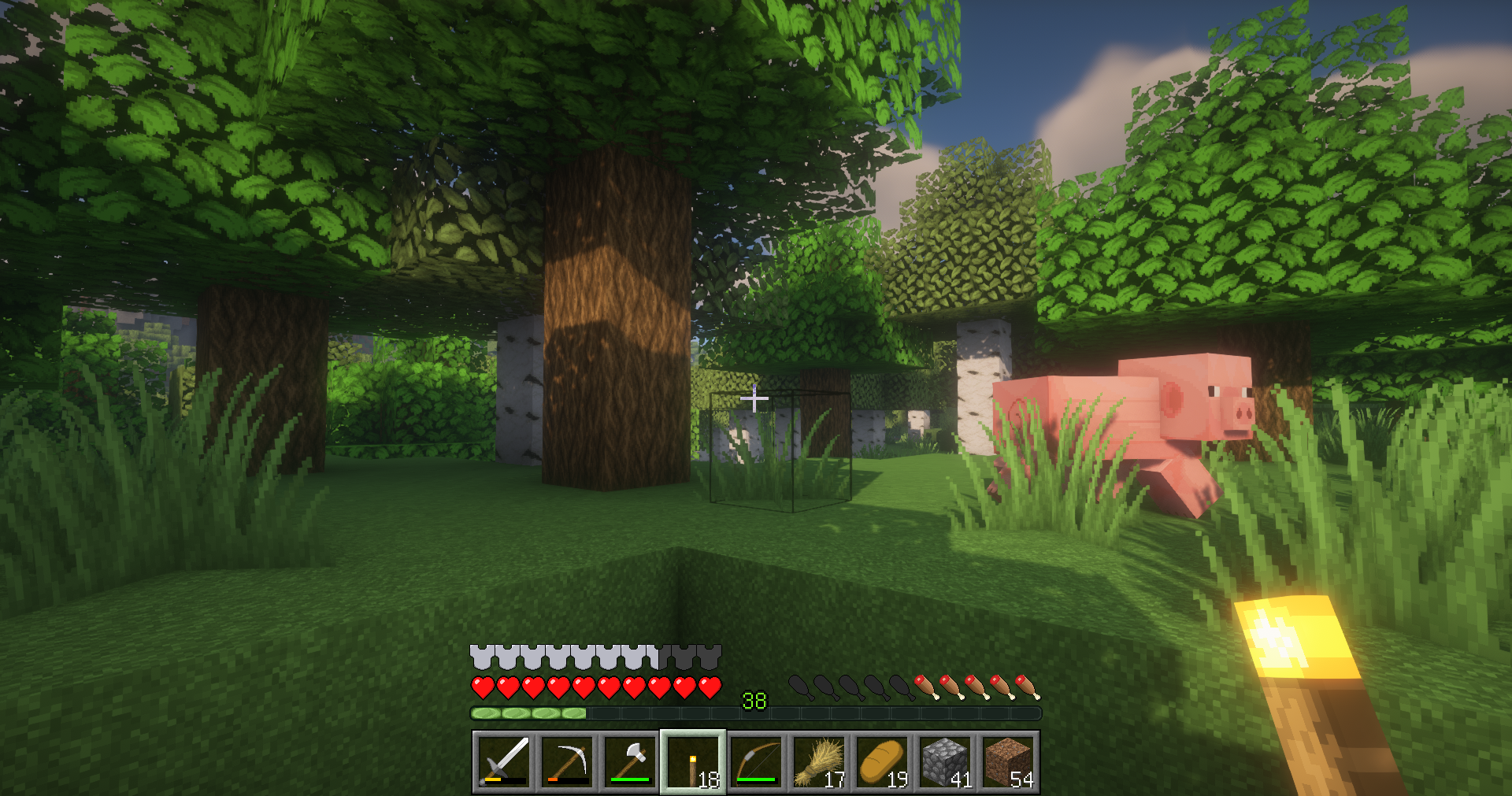Click the experience level number 38
Viewport: 1512px width, 796px height.
point(754,698)
